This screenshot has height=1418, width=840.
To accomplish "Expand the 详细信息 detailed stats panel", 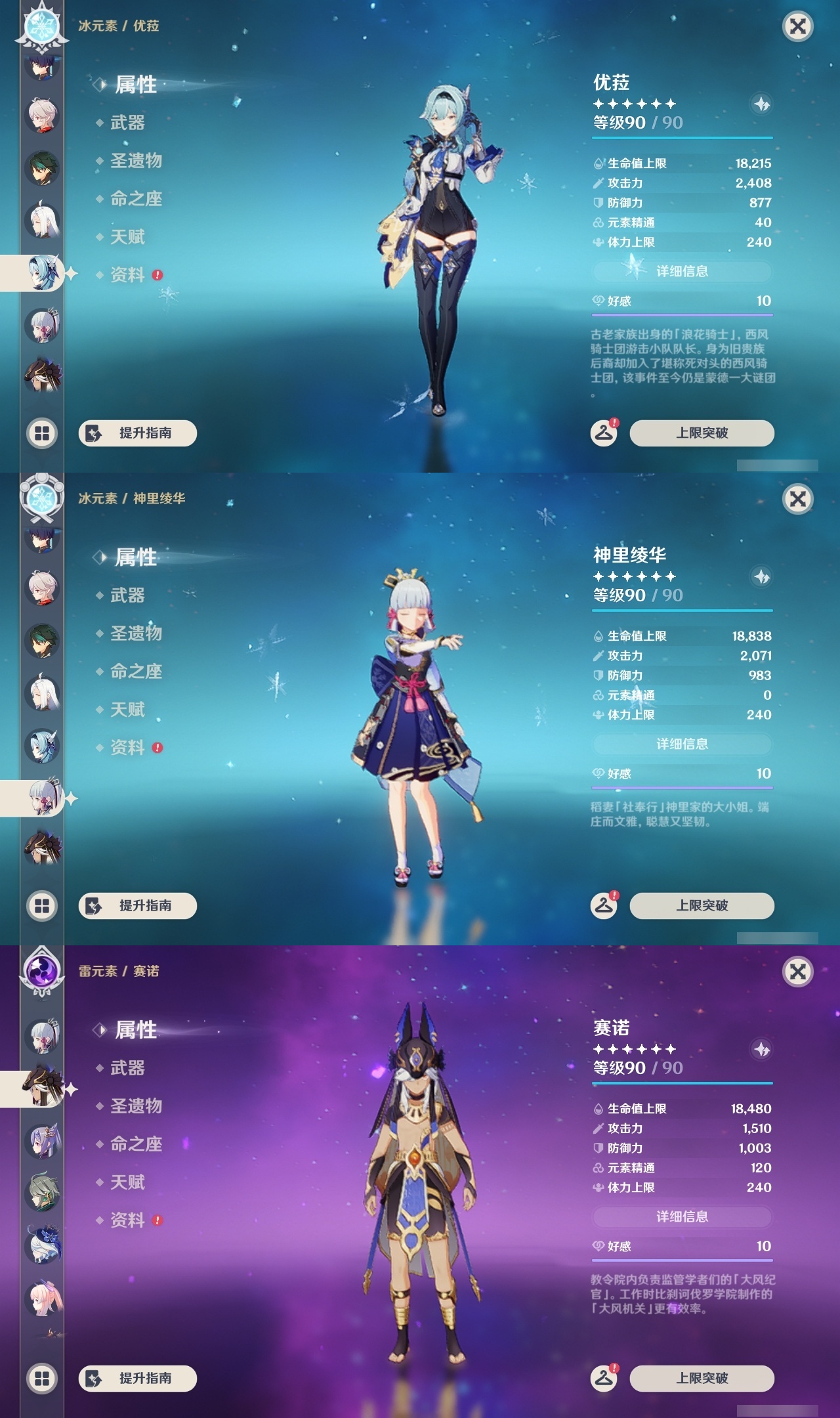I will pyautogui.click(x=682, y=272).
